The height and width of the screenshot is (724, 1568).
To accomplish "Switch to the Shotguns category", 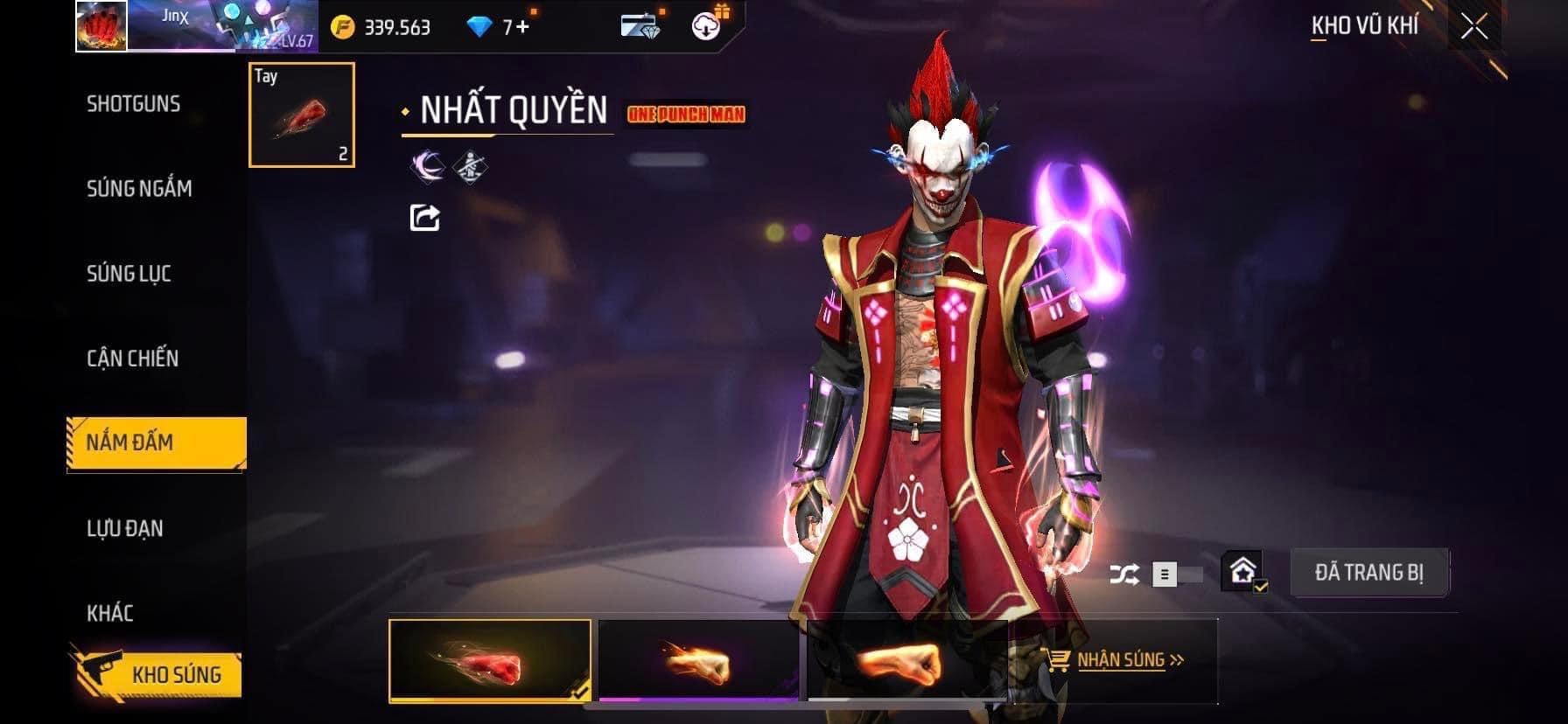I will 133,104.
